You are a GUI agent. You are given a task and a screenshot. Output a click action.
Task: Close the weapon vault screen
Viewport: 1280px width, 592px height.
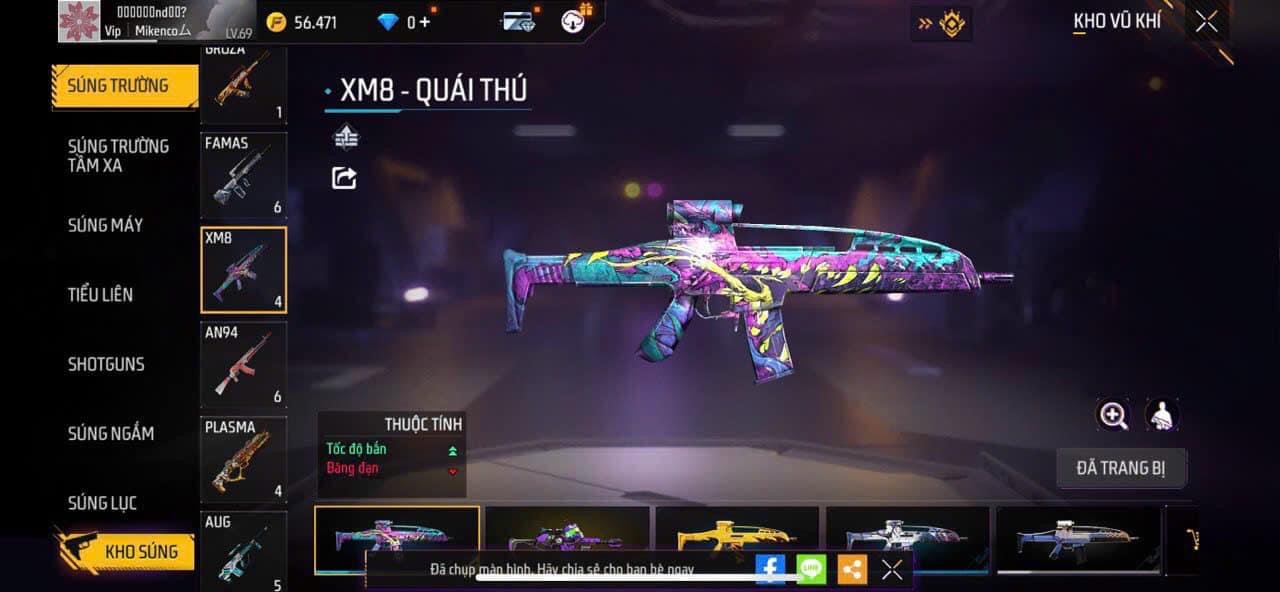click(x=1207, y=21)
